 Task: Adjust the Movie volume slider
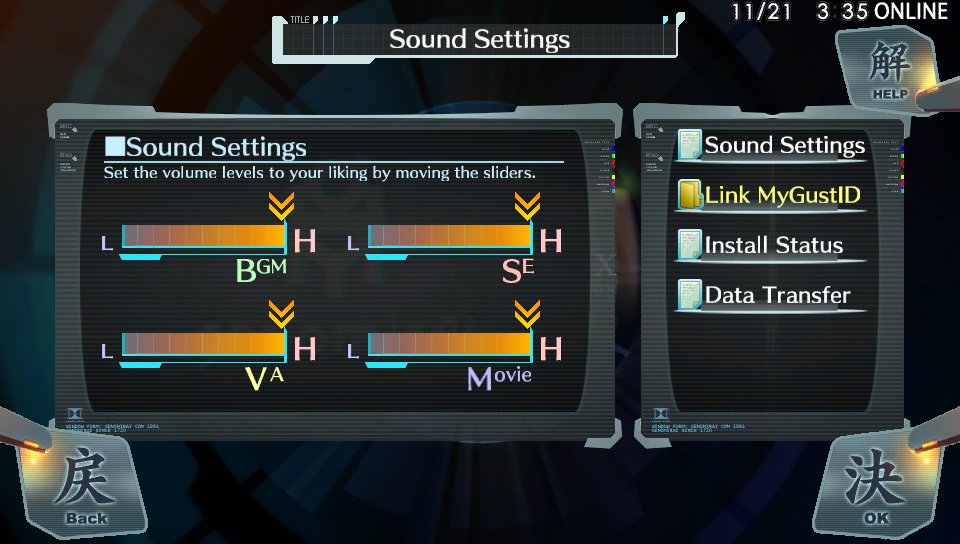(450, 345)
